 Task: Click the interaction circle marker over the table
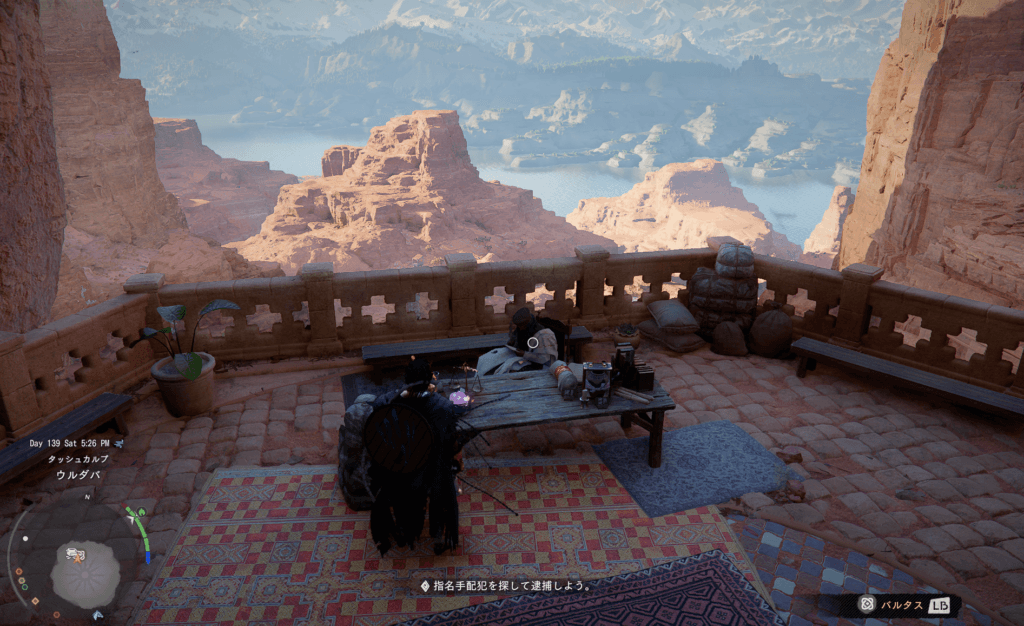click(533, 342)
